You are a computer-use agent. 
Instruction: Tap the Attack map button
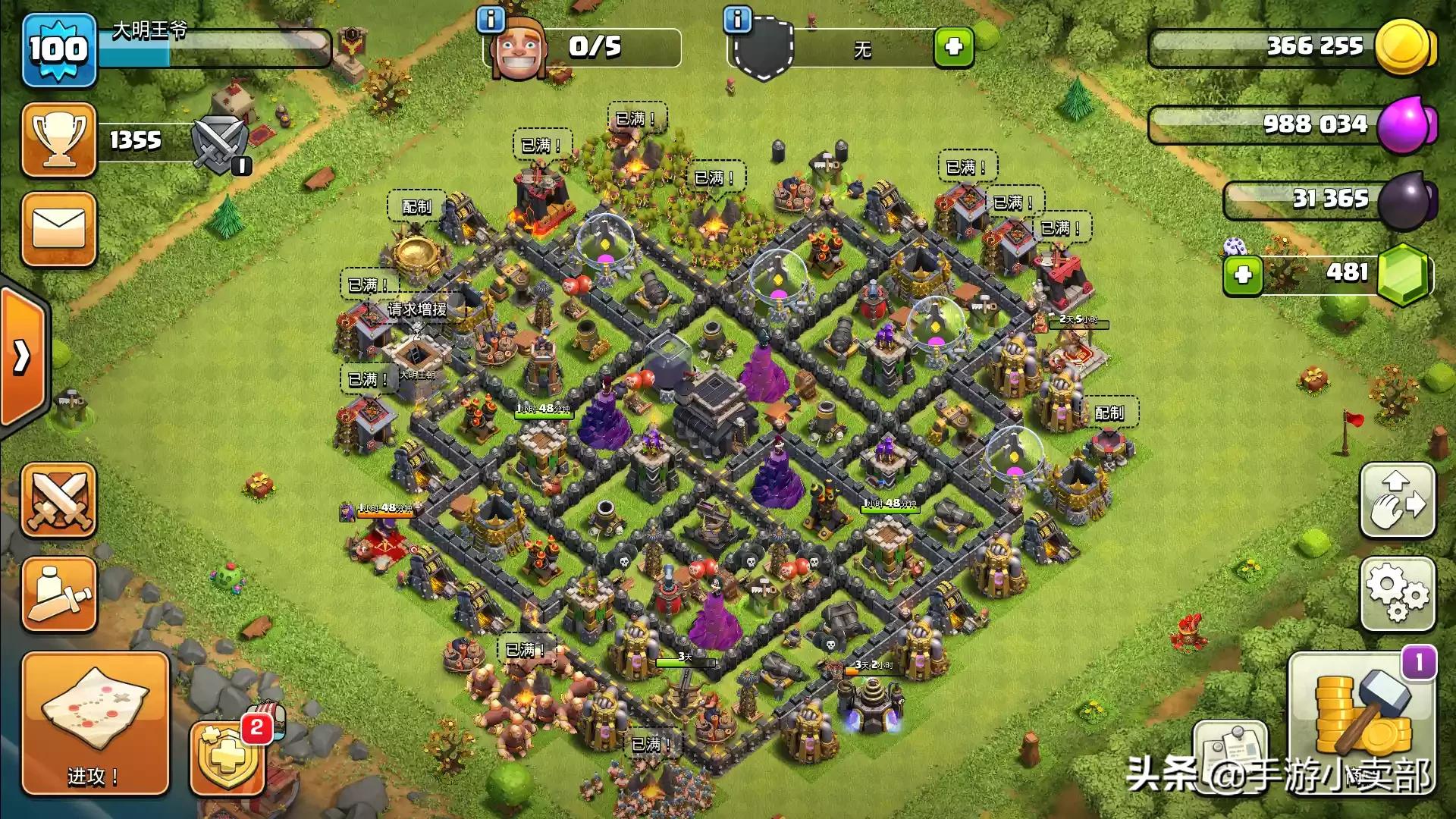tap(94, 723)
